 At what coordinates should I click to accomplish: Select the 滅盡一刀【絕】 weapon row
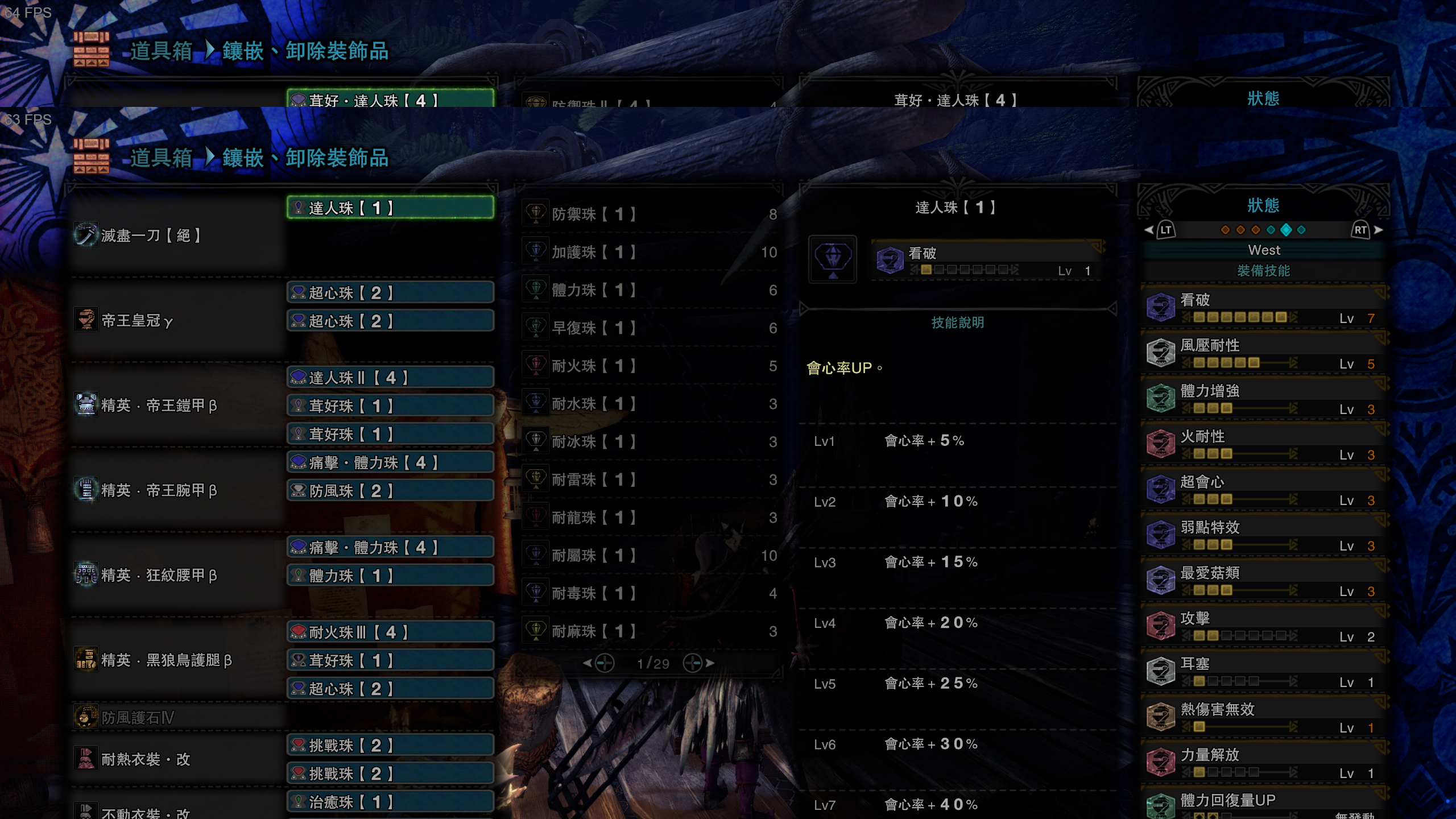176,235
